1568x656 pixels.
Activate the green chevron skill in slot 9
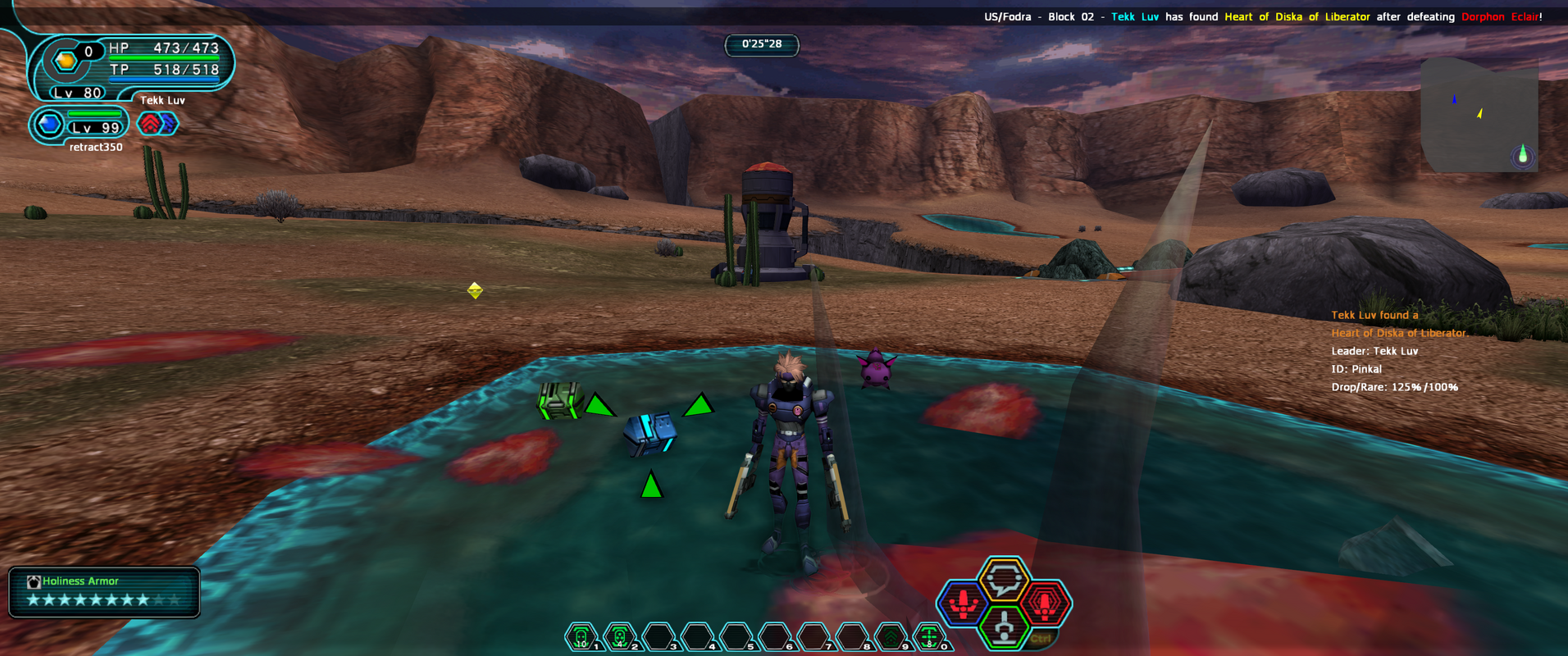(891, 636)
